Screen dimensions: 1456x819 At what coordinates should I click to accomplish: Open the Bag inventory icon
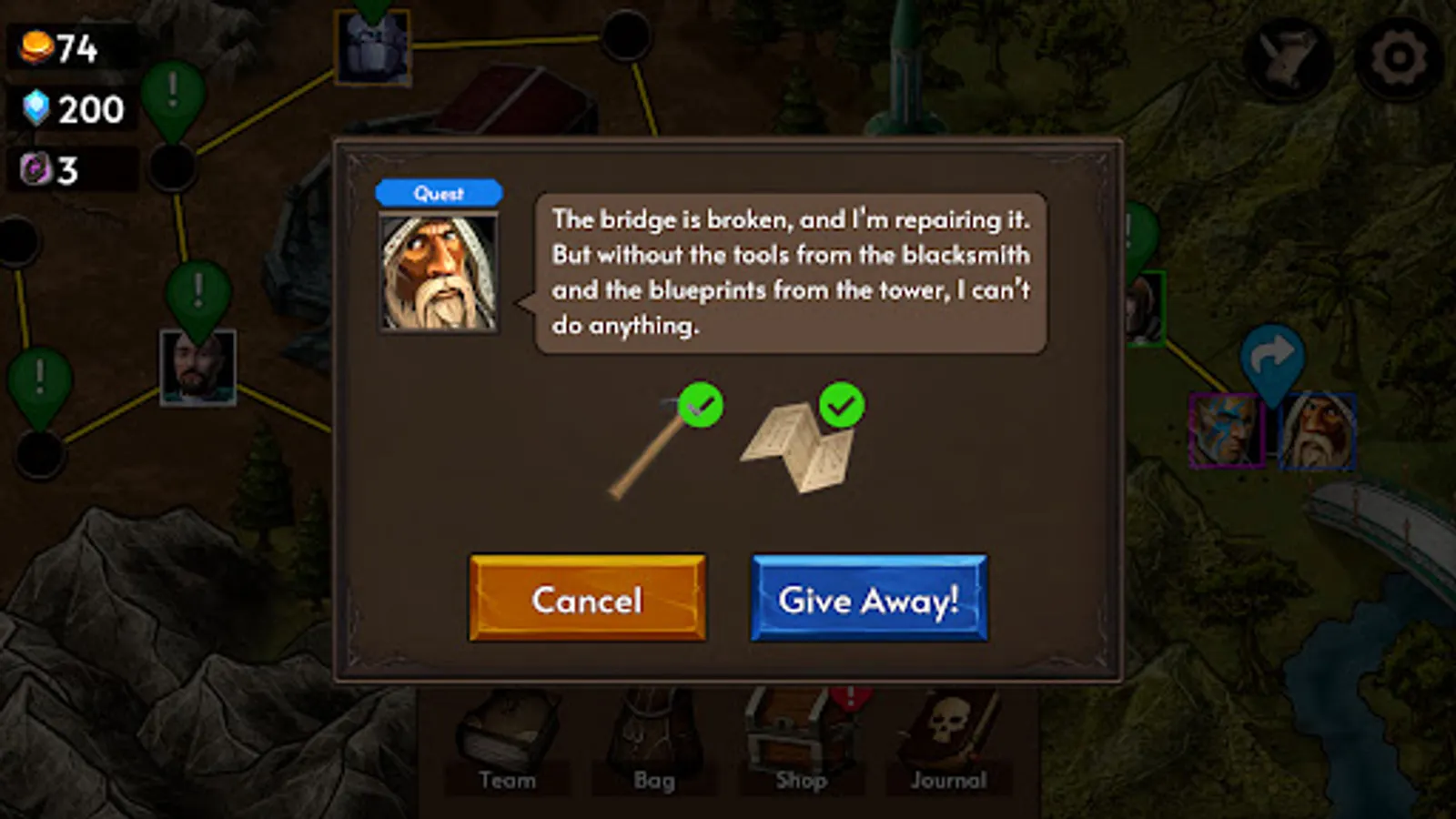(x=654, y=733)
